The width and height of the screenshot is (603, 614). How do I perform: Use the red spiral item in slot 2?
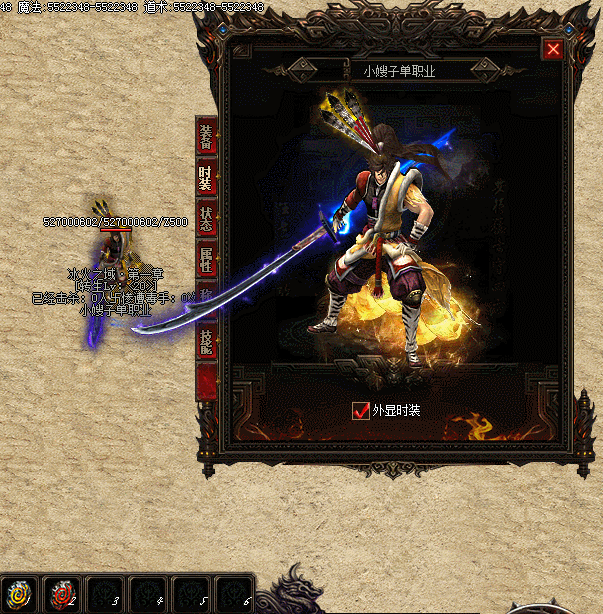[62, 593]
